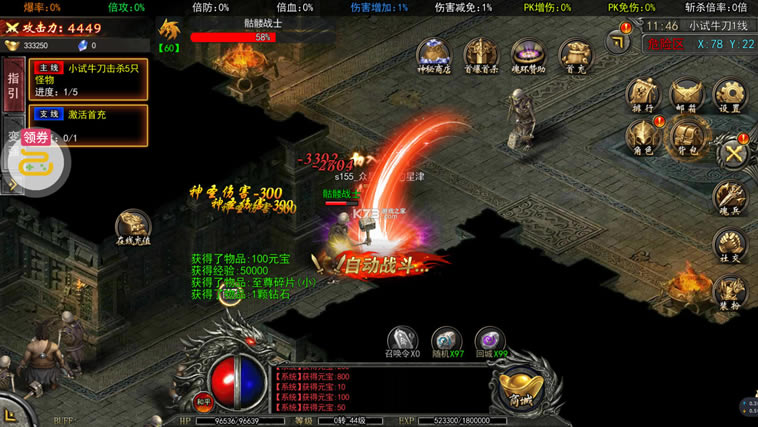Open the 首充 first recharge icon
The image size is (758, 427).
[574, 54]
